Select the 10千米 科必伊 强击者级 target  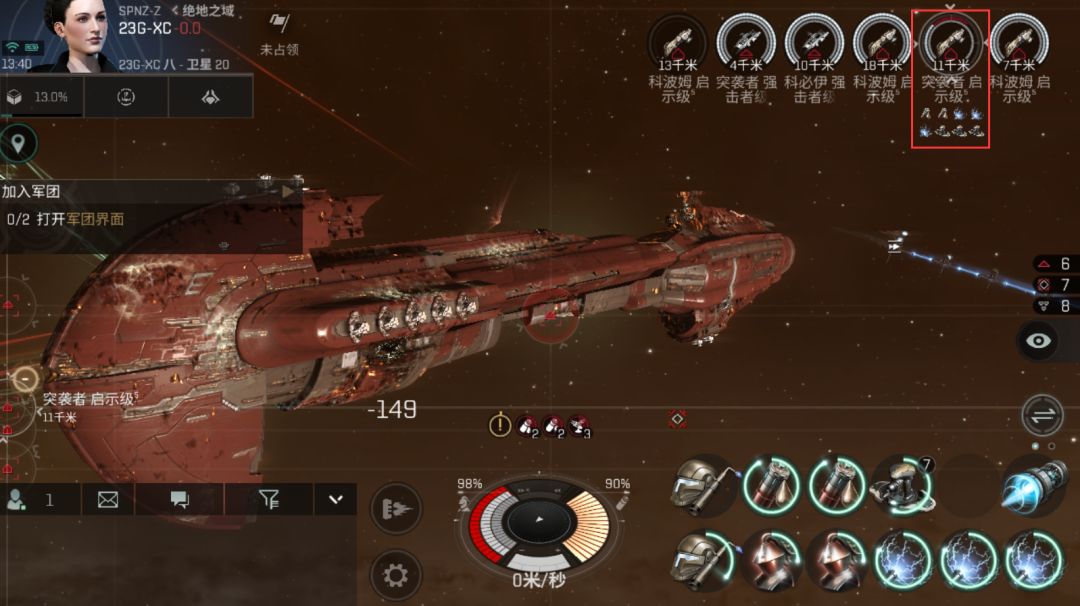[x=814, y=45]
